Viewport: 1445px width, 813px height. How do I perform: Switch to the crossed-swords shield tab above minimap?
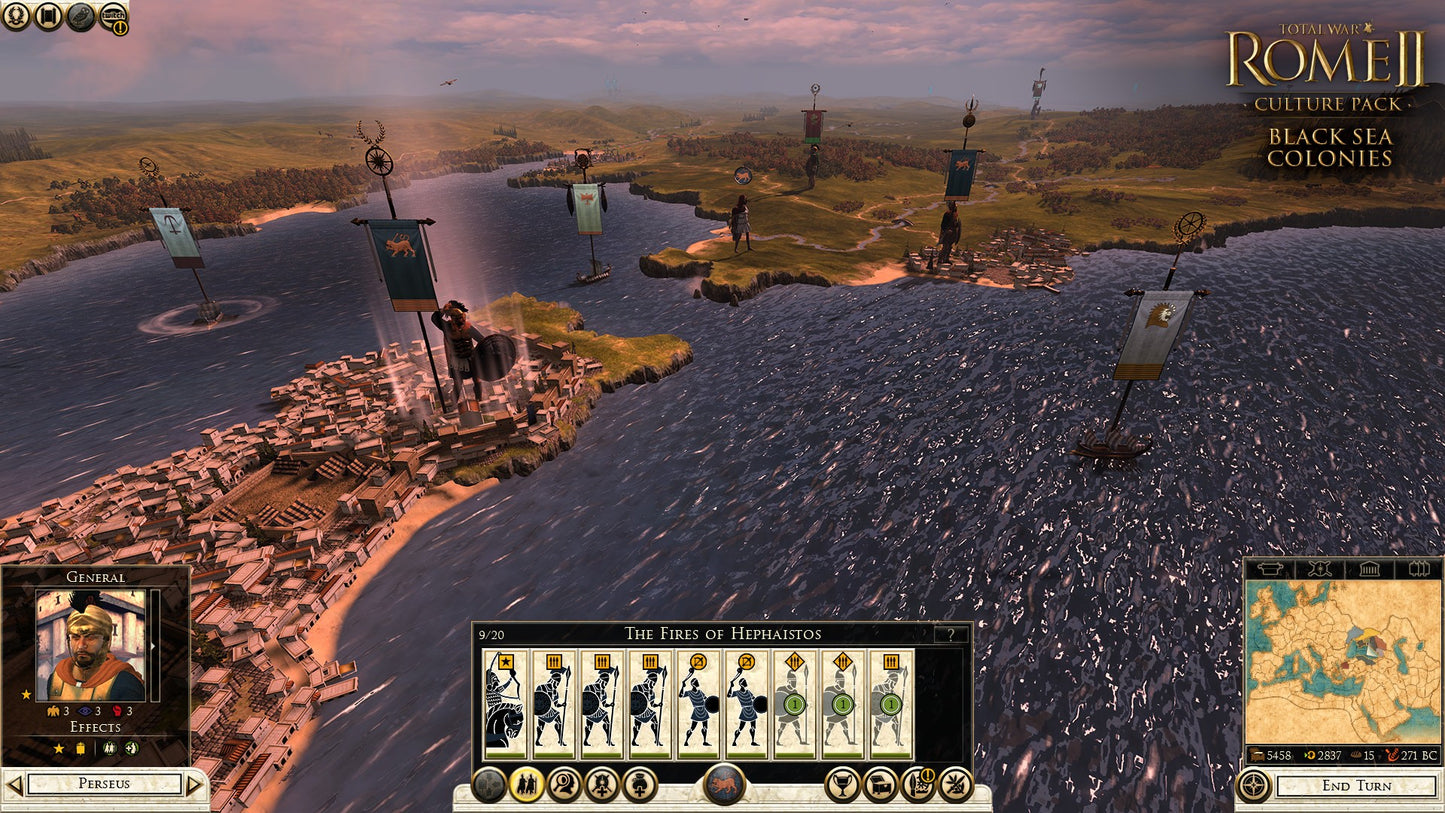pyautogui.click(x=1318, y=569)
